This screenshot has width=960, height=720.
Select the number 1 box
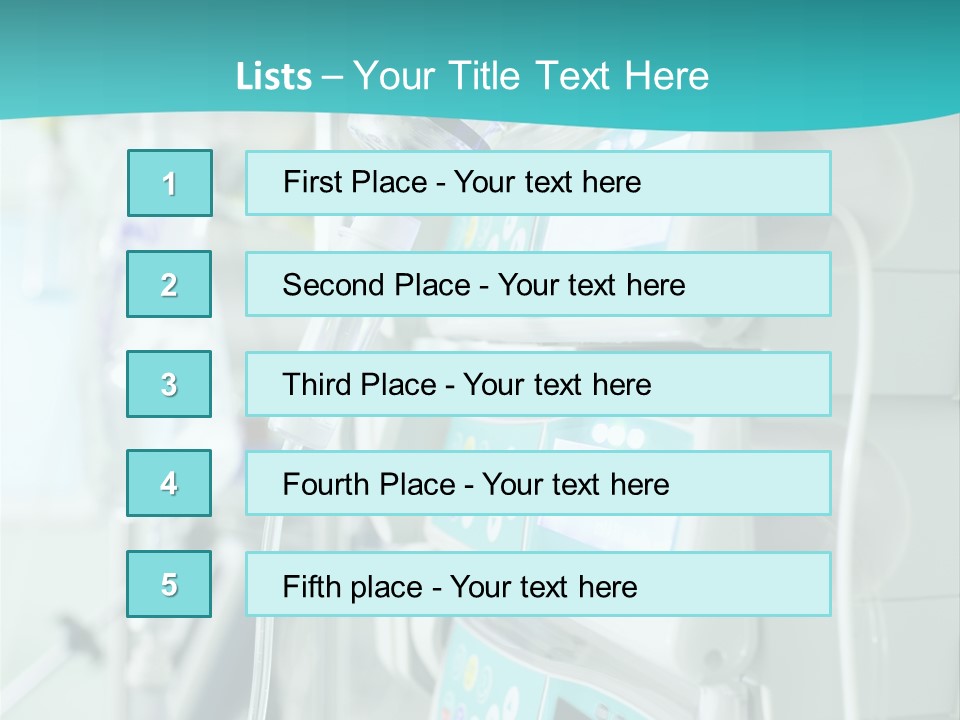pyautogui.click(x=170, y=183)
